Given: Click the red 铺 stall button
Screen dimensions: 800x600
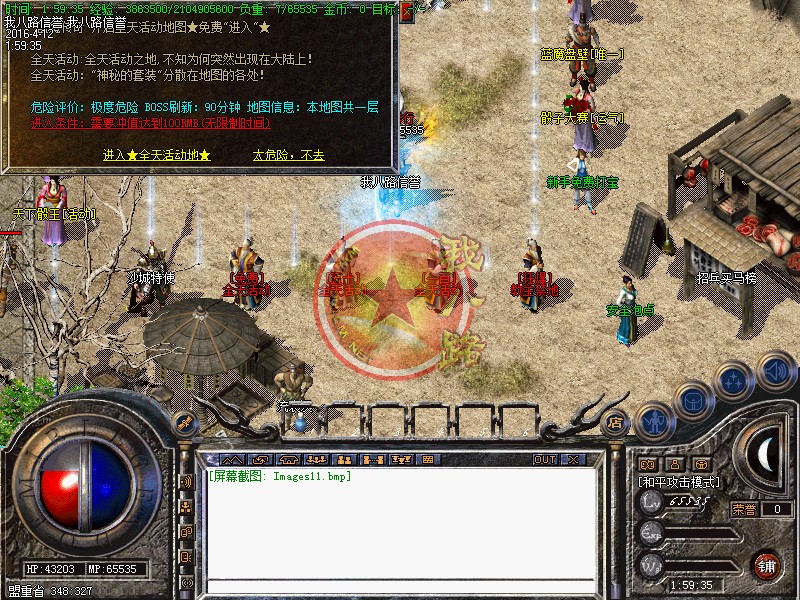Looking at the screenshot, I should coord(767,565).
